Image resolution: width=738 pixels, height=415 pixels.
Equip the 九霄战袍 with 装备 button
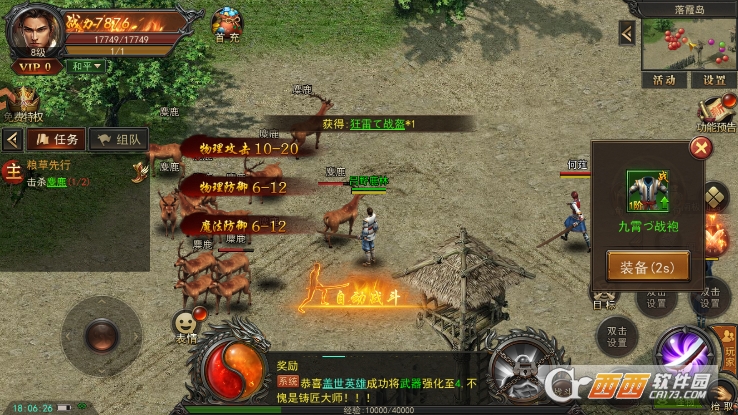tap(647, 268)
